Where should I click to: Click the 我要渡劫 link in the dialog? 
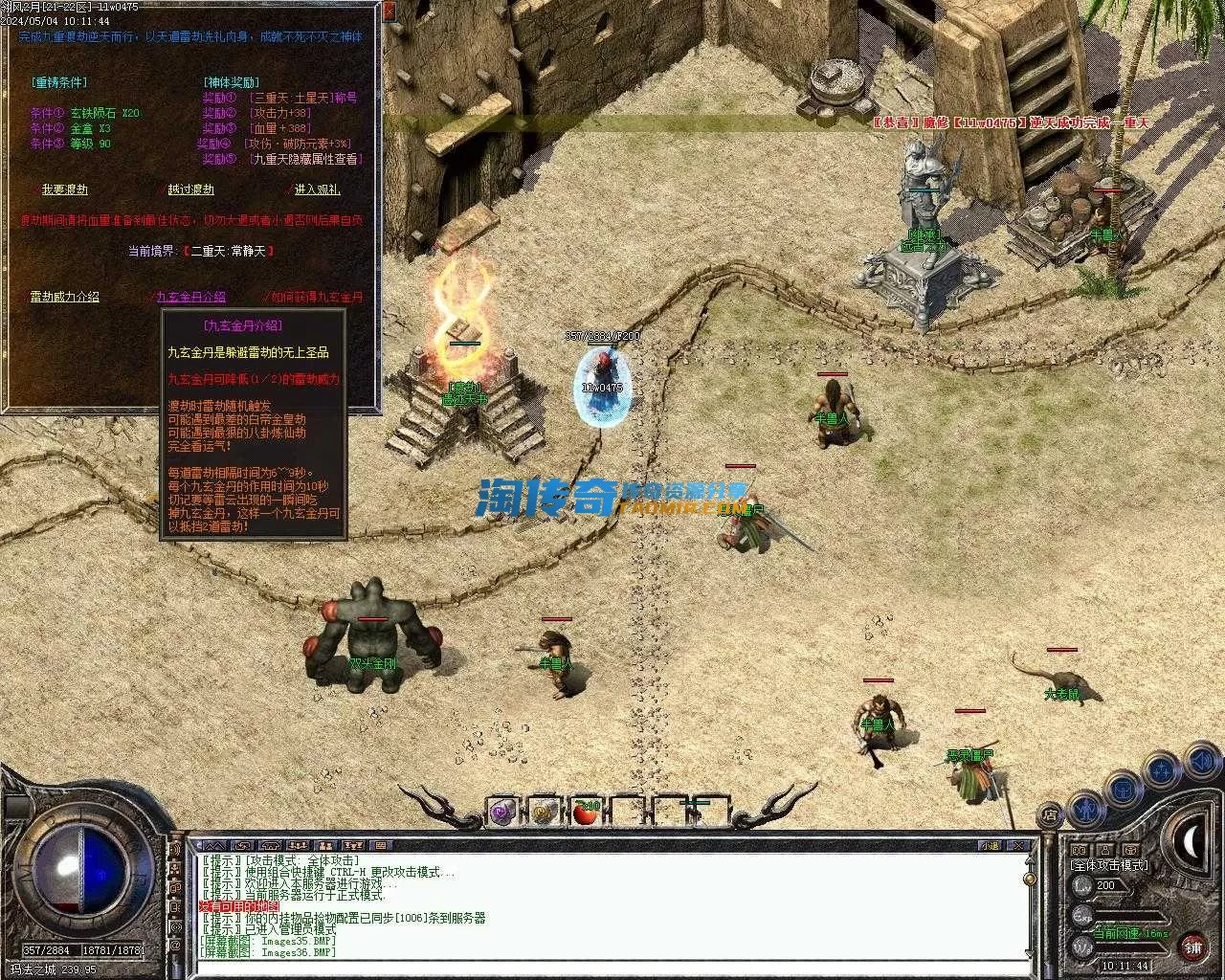click(x=64, y=189)
